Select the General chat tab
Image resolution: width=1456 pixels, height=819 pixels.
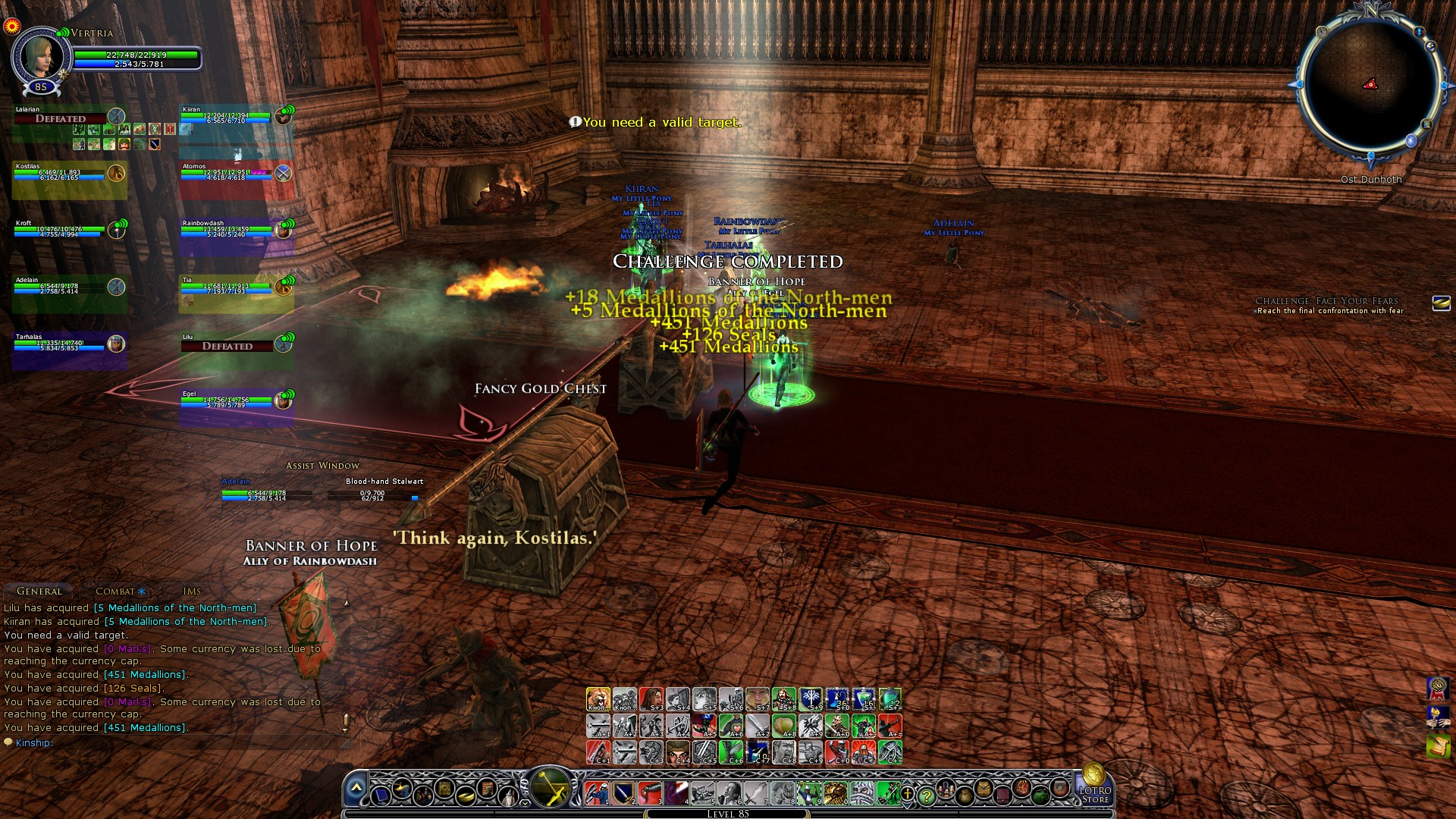pyautogui.click(x=39, y=591)
